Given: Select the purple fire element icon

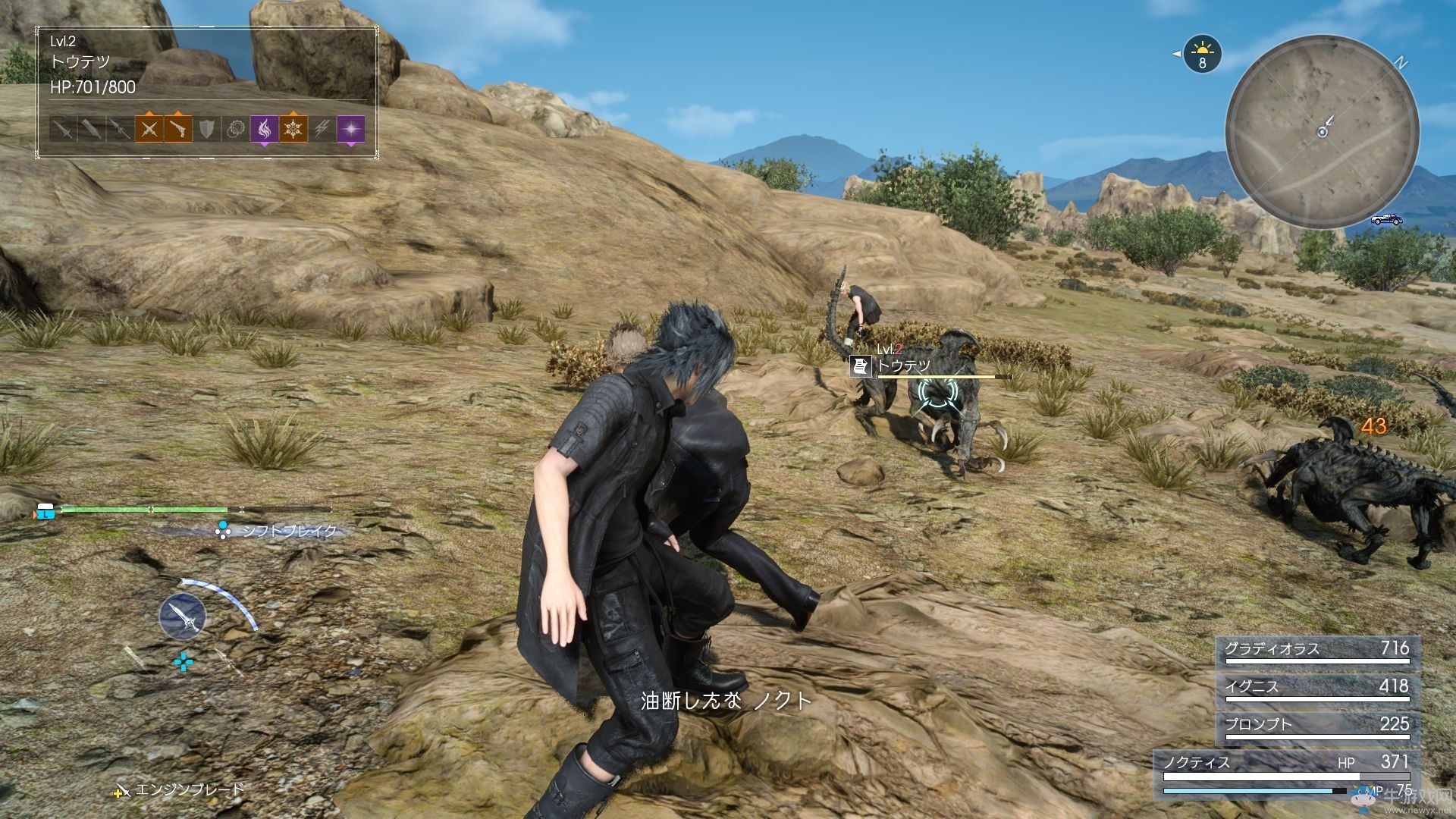Looking at the screenshot, I should click(x=264, y=129).
